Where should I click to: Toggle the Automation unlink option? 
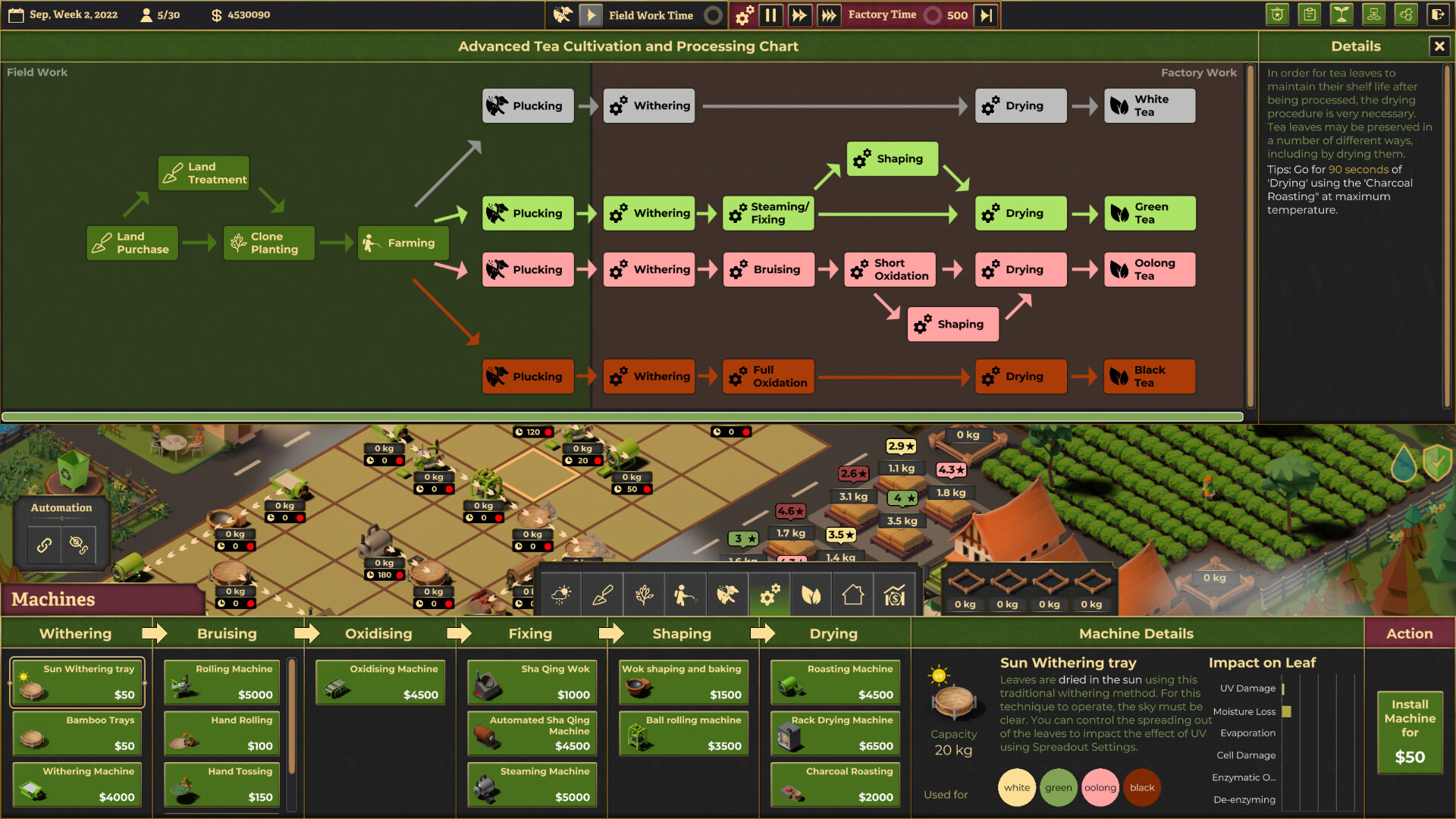point(78,544)
